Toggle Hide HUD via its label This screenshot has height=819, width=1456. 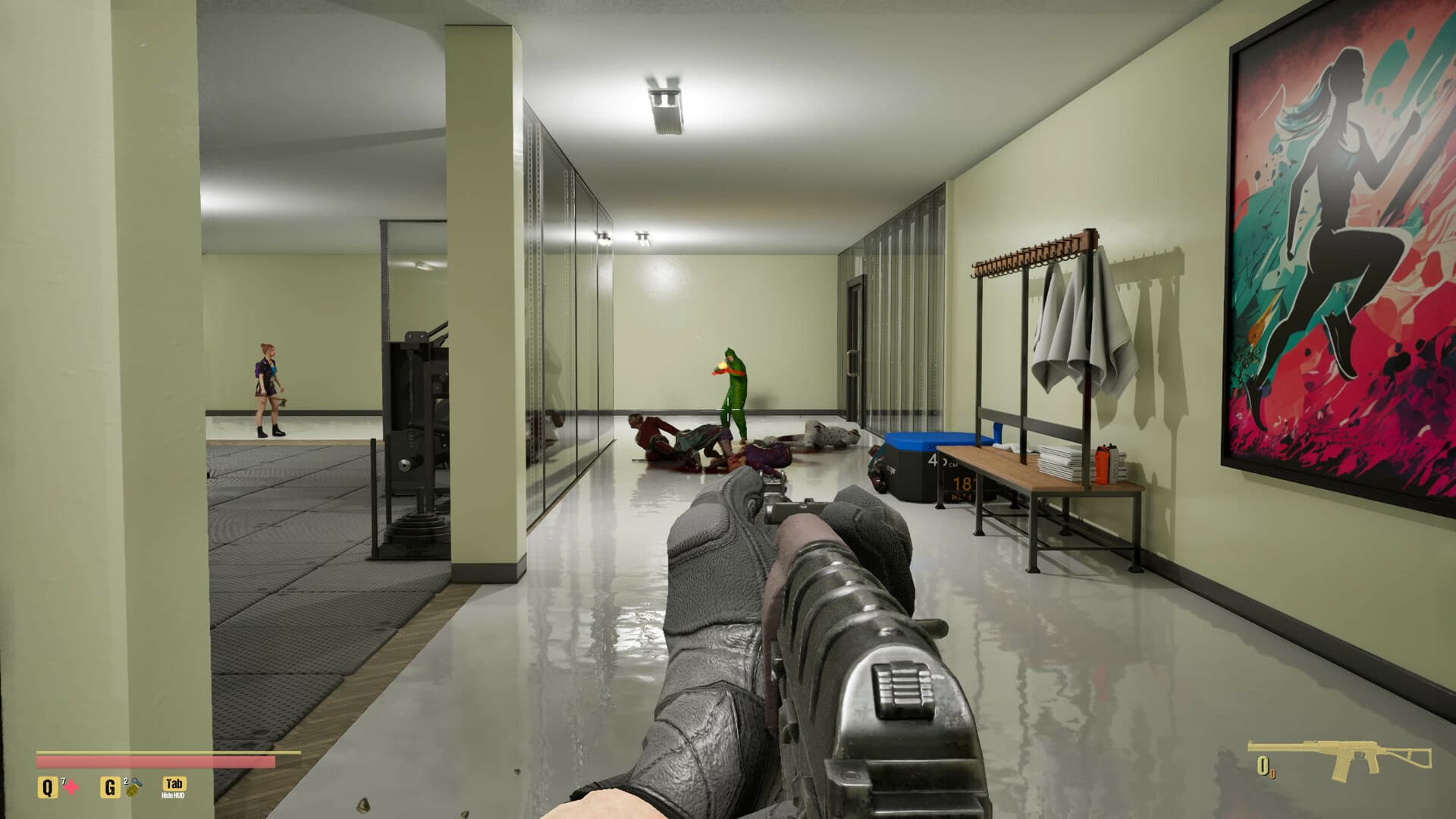172,795
